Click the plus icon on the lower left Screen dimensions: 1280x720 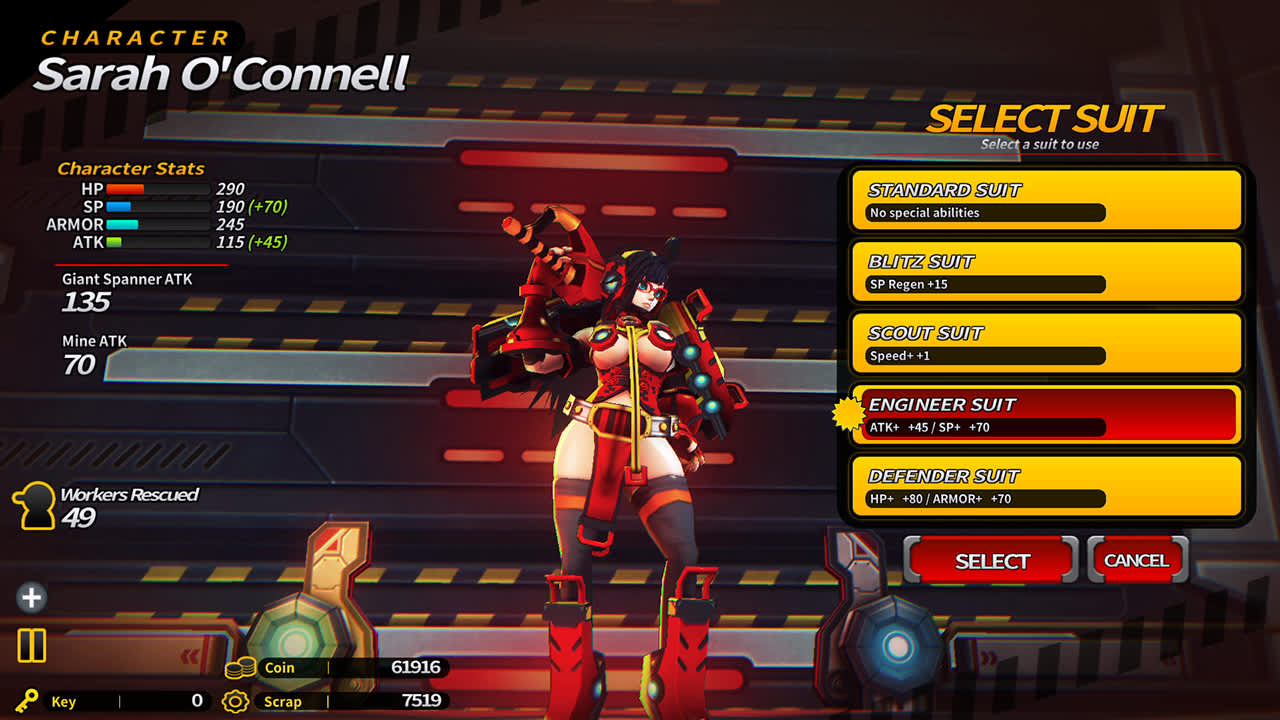click(x=30, y=597)
